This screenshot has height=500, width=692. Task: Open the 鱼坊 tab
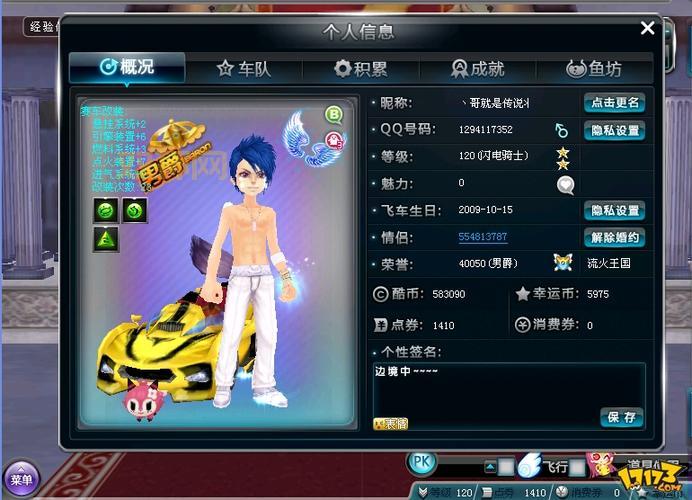[x=594, y=69]
